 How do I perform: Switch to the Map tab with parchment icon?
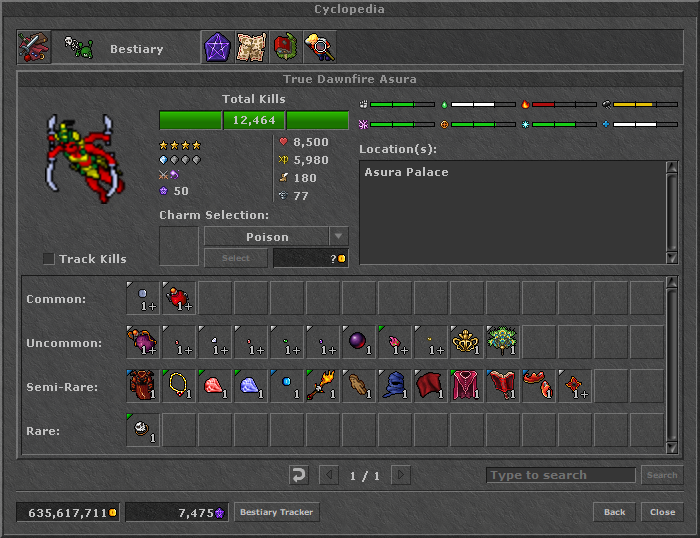(251, 48)
